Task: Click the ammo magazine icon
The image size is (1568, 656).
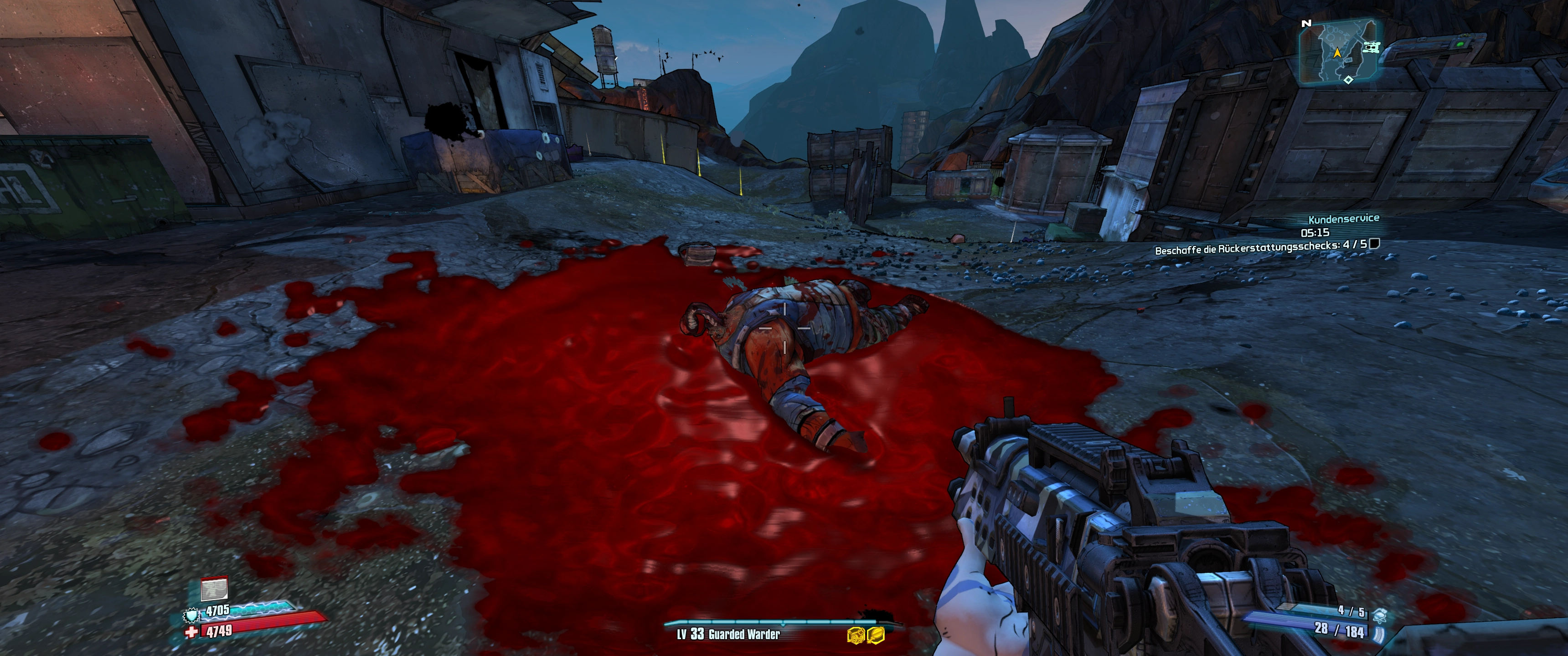Action: tap(1377, 634)
